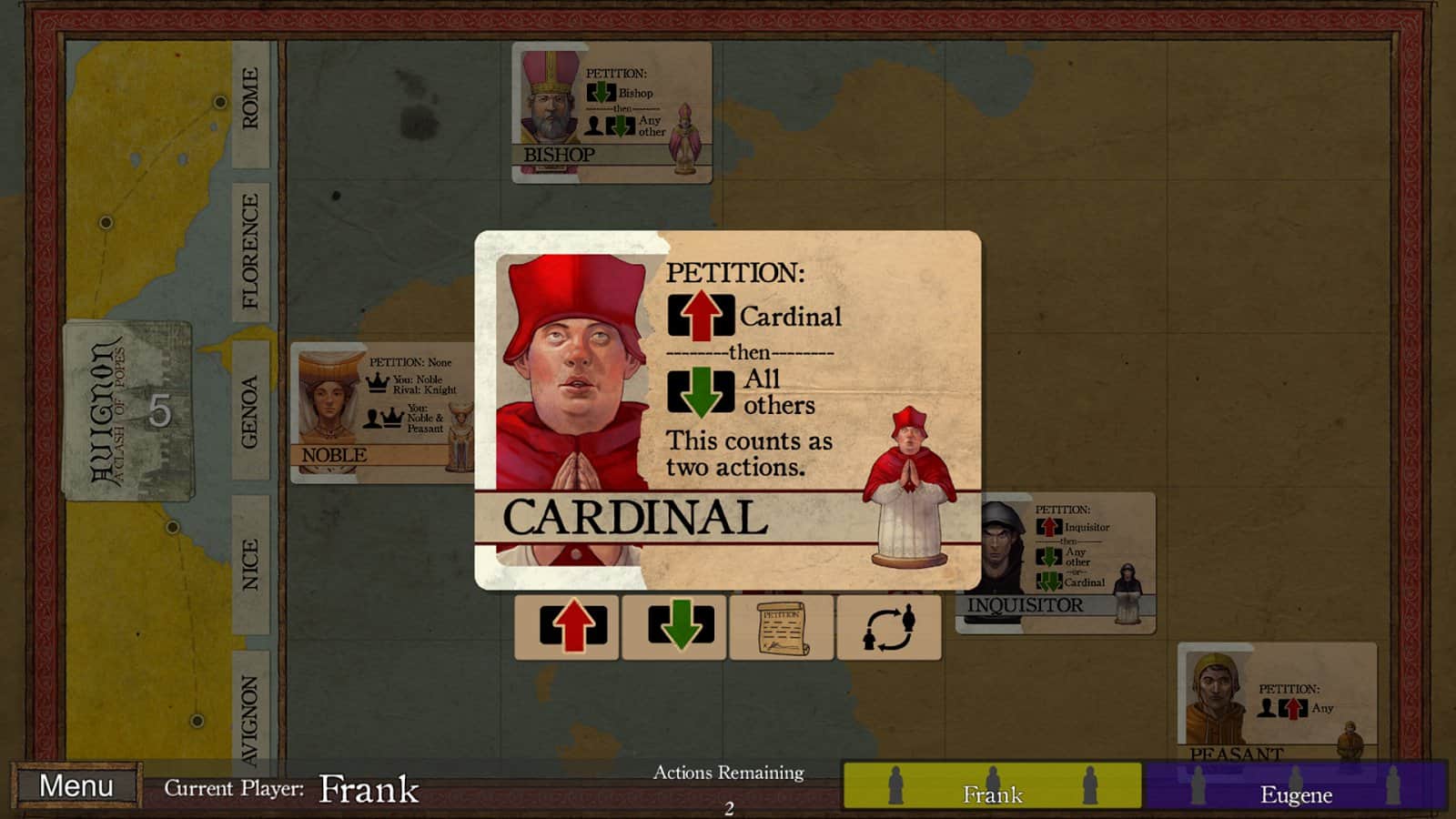Viewport: 1456px width, 819px height.
Task: Click the enlarged Cardinal card
Action: point(728,409)
